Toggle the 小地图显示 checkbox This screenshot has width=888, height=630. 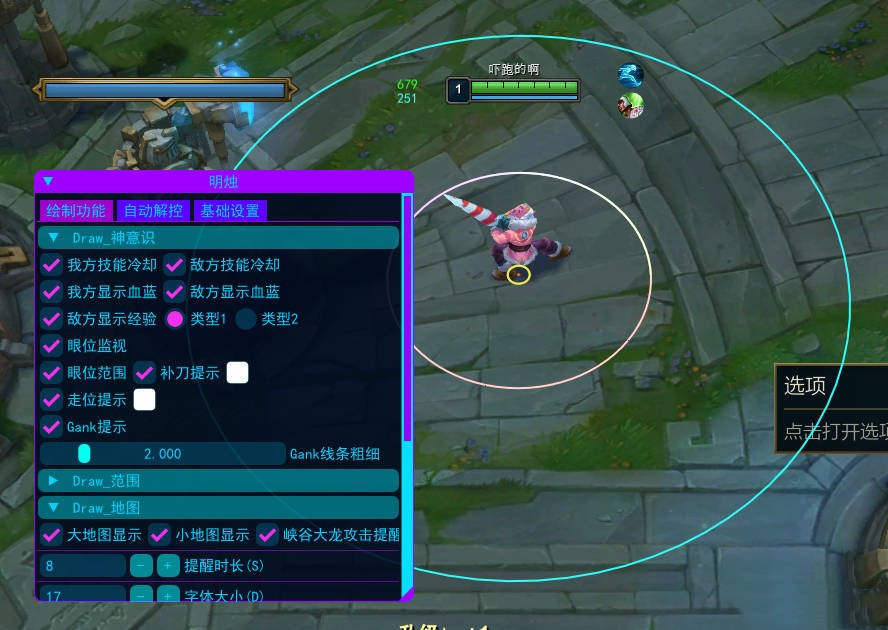pyautogui.click(x=160, y=535)
